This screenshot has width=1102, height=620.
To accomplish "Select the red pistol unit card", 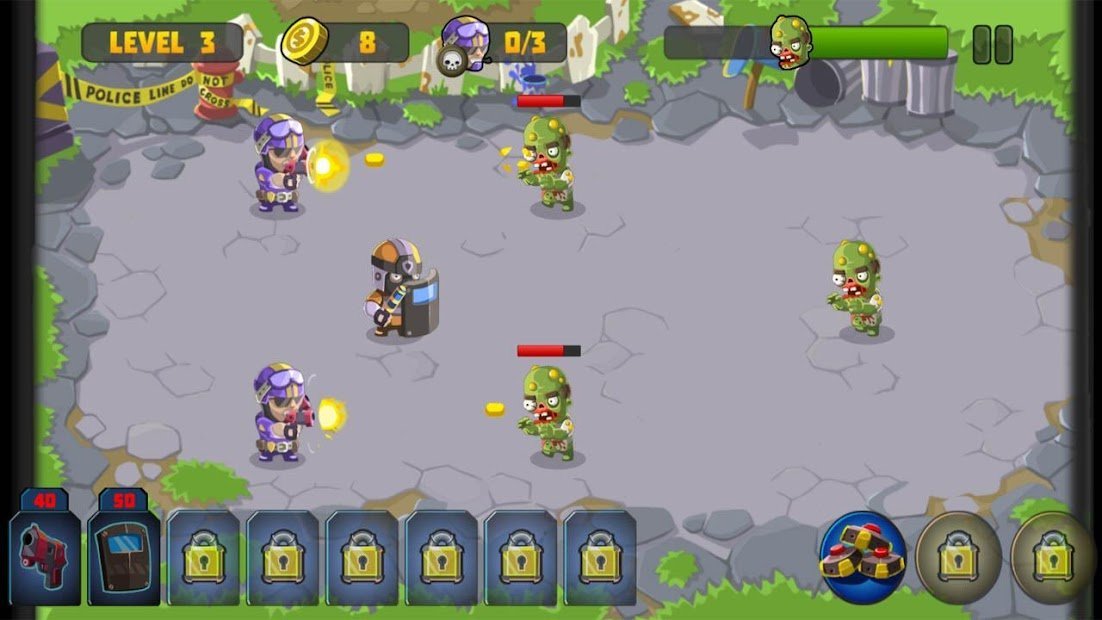I will (x=45, y=556).
